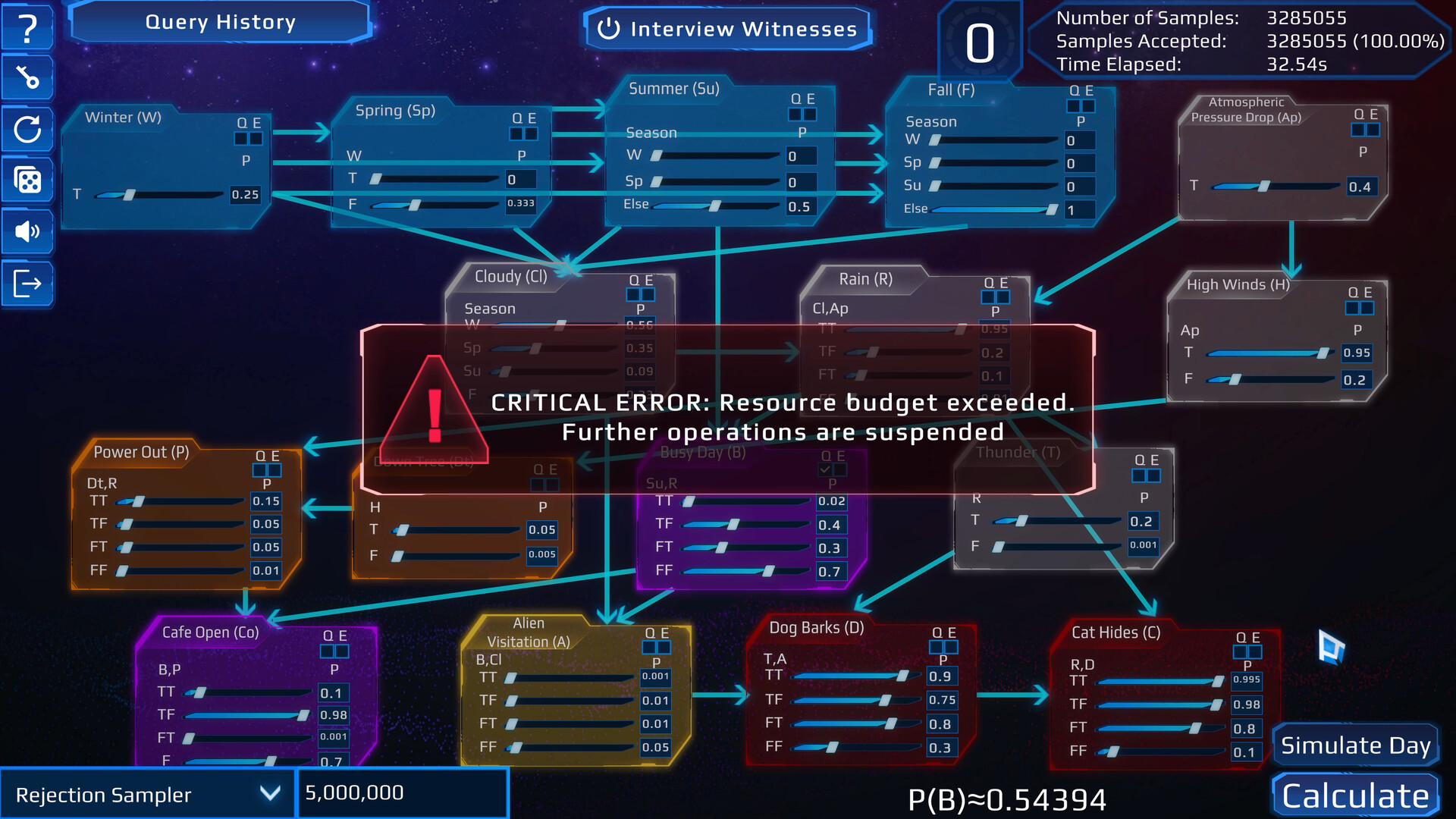Adjust the Power Out TT slider
Image resolution: width=1456 pixels, height=819 pixels.
pyautogui.click(x=139, y=501)
